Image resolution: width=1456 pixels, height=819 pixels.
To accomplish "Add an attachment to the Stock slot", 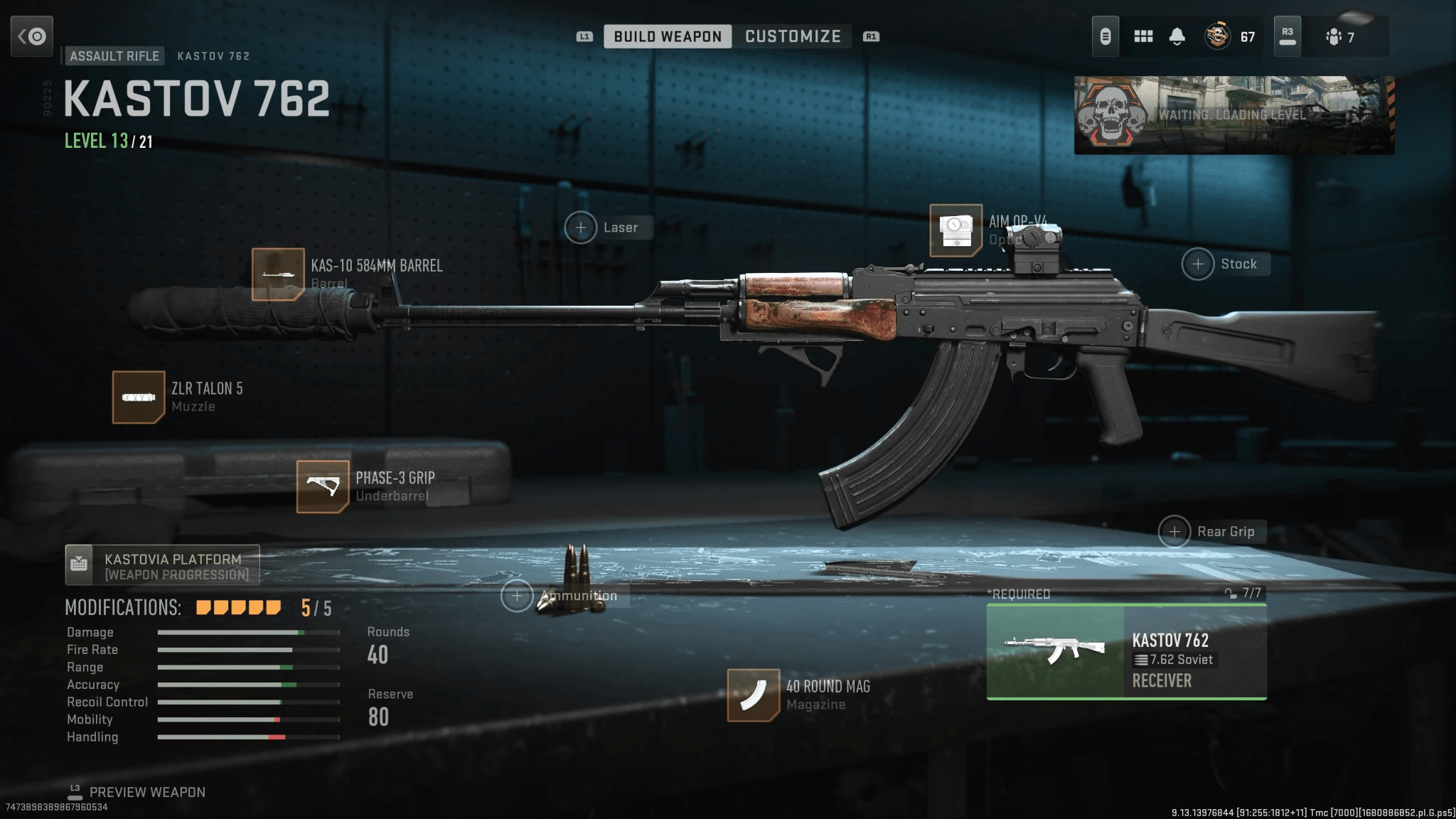I will coord(1199,264).
